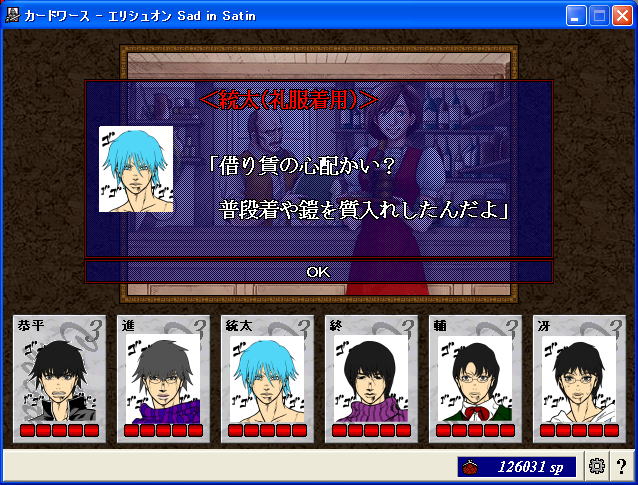Image resolution: width=638 pixels, height=485 pixels.
Task: Select the 終 character card
Action: [x=371, y=379]
